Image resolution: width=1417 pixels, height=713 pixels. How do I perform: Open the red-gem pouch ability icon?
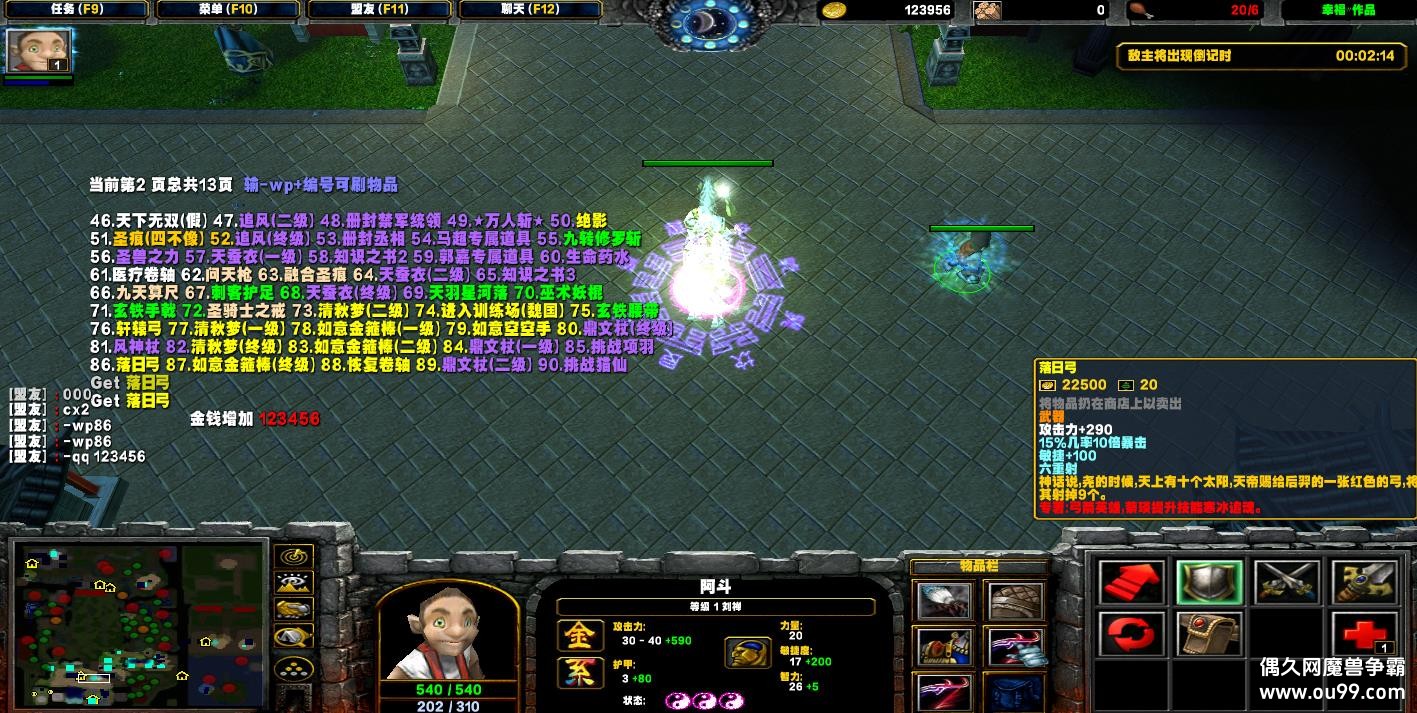(x=1209, y=635)
